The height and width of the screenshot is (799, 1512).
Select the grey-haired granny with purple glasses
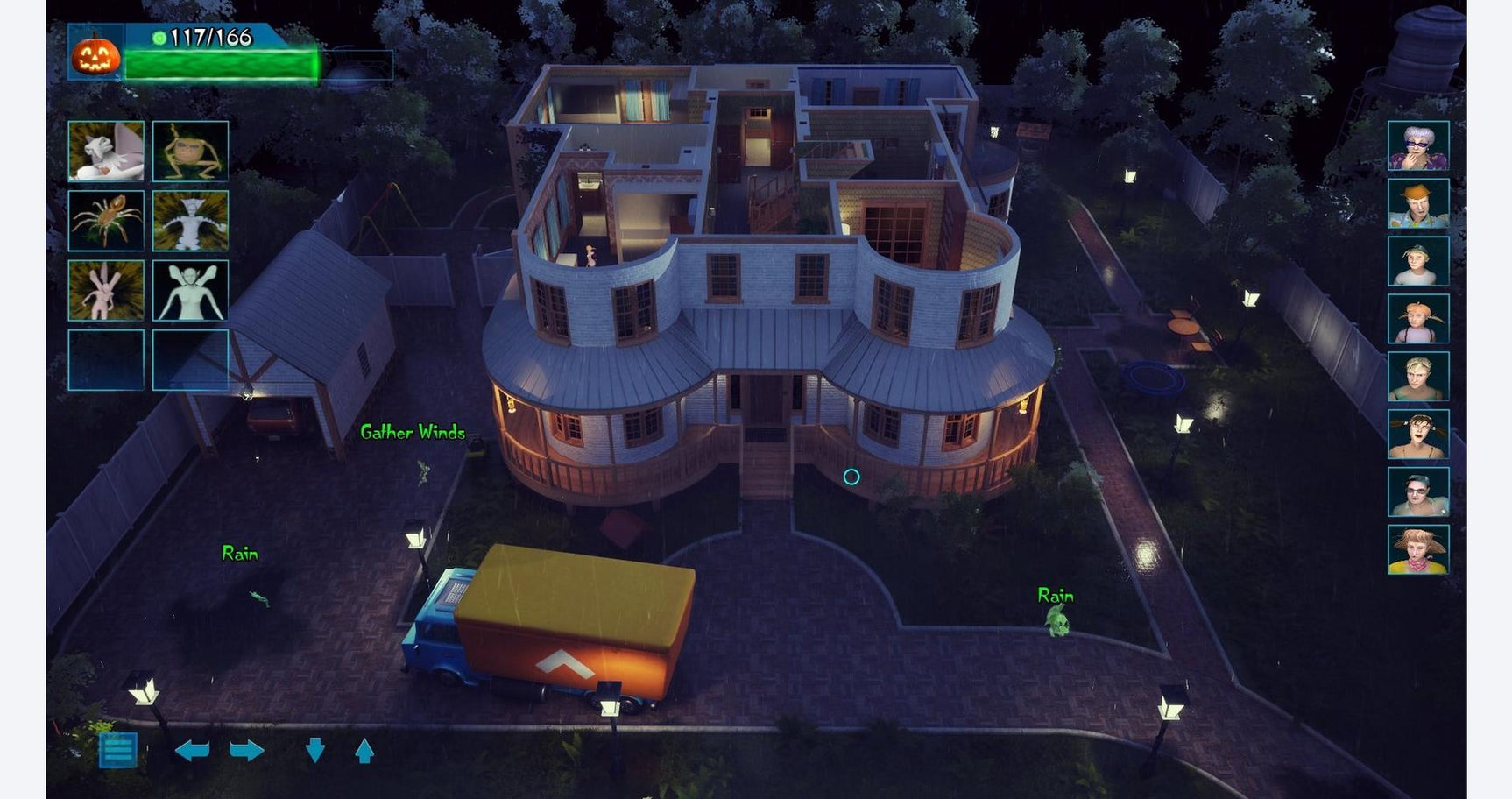pos(1418,145)
